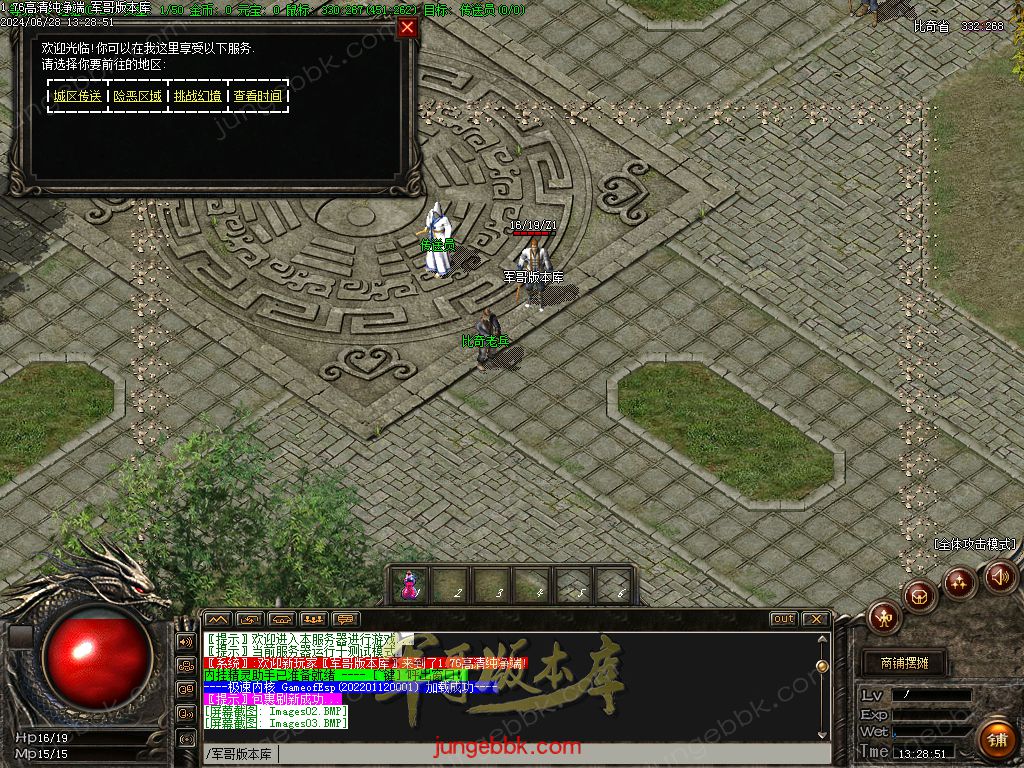Toggle sound with the round speaker icon
1024x768 pixels.
click(x=1000, y=576)
